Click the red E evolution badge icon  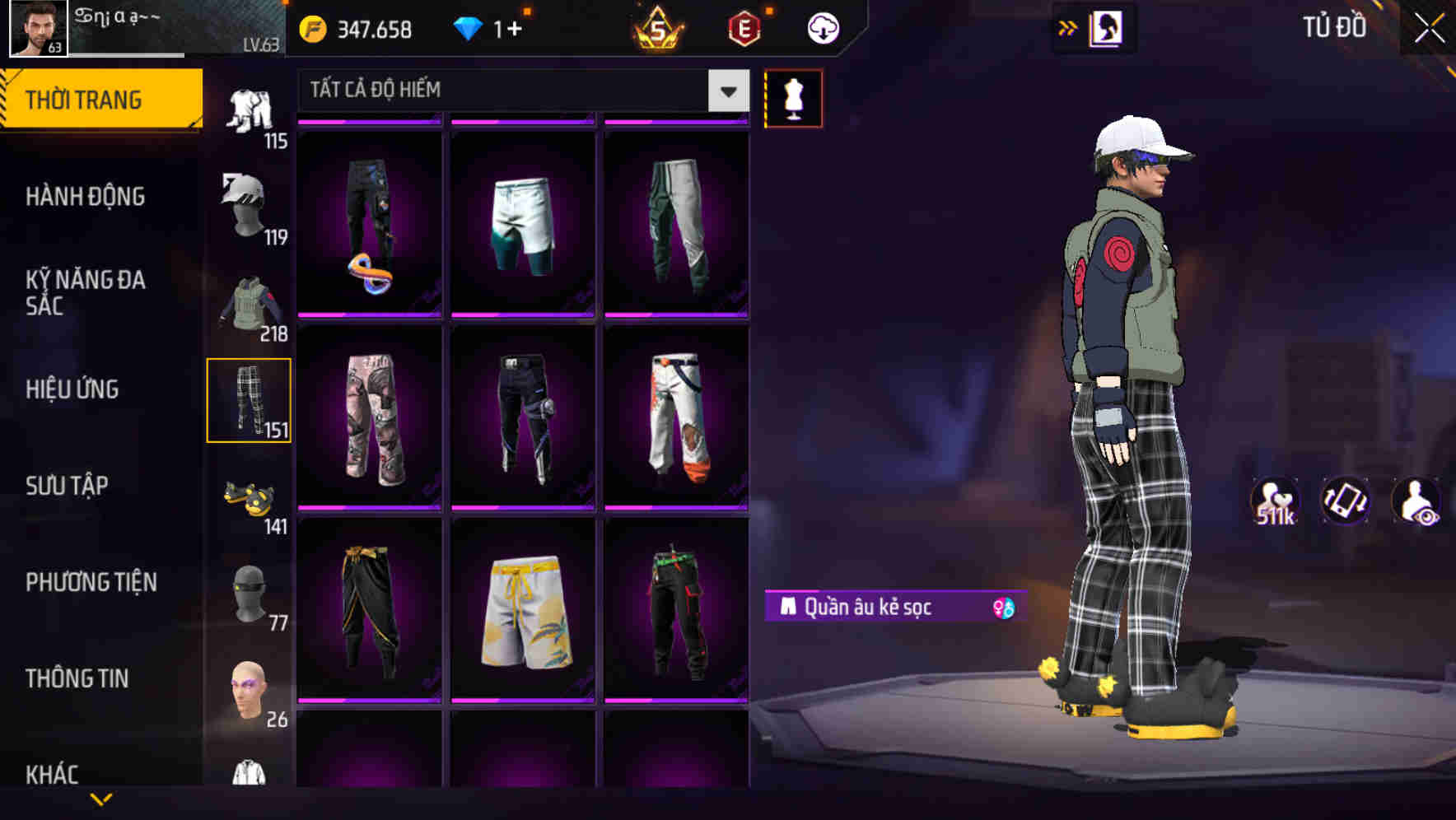coord(742,27)
